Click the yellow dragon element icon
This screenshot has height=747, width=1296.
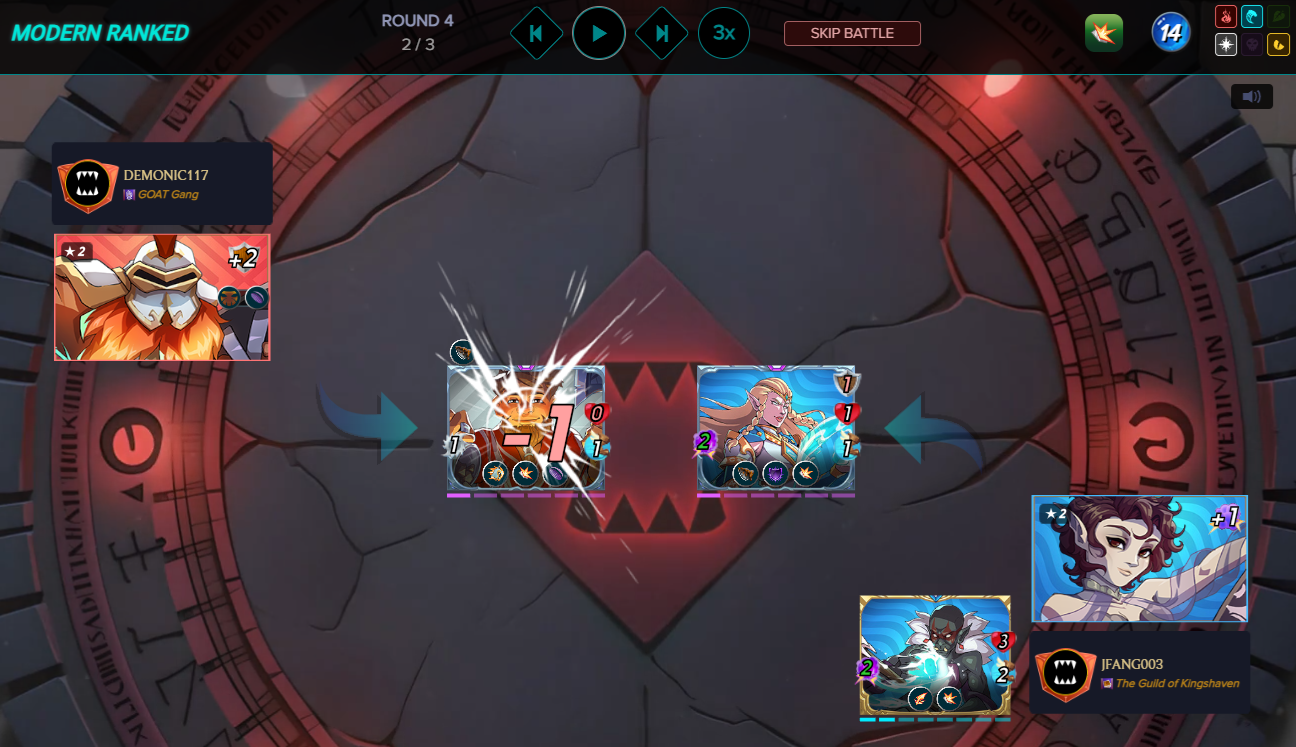1278,44
